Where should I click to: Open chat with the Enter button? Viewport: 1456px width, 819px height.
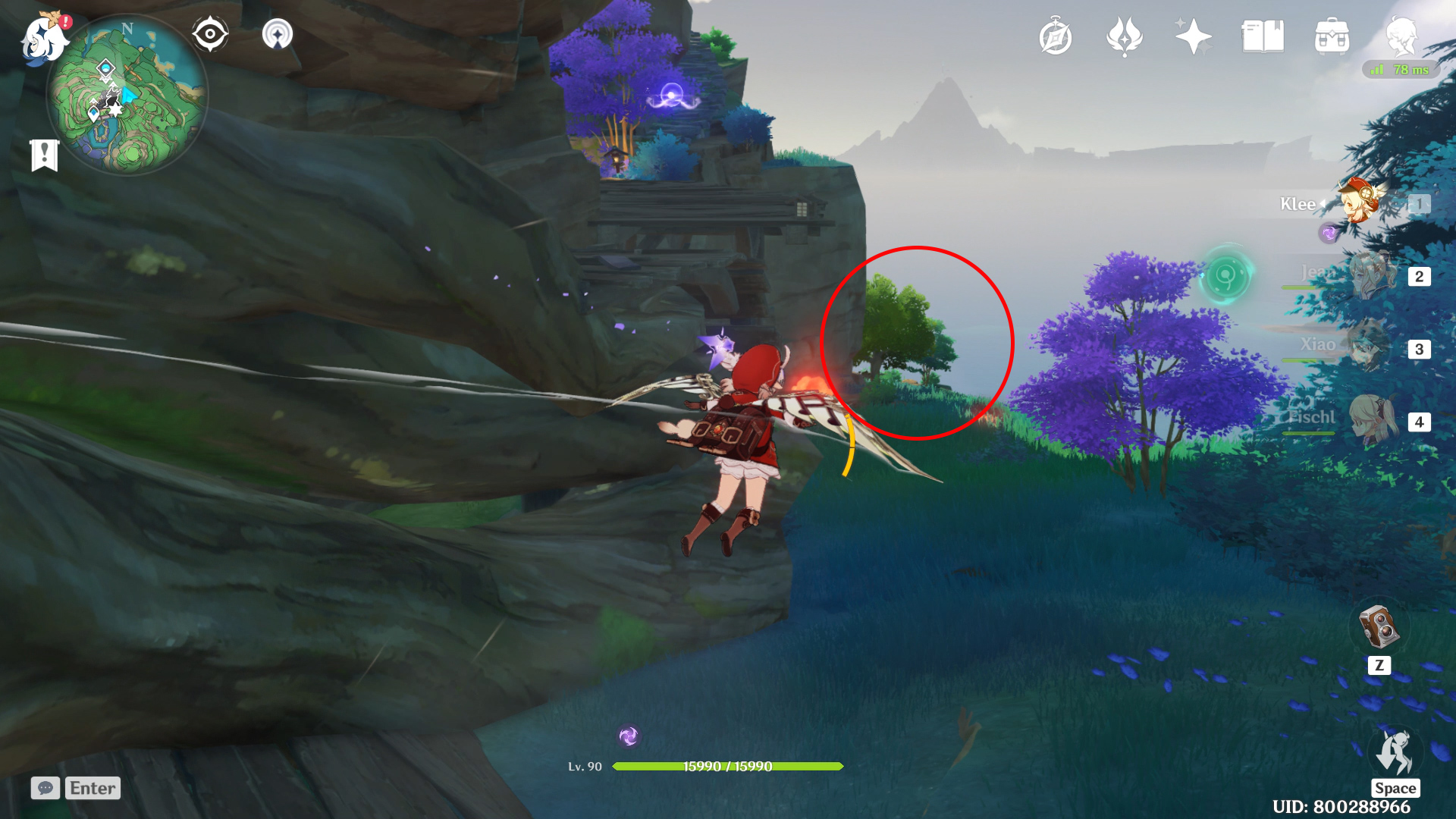[93, 788]
